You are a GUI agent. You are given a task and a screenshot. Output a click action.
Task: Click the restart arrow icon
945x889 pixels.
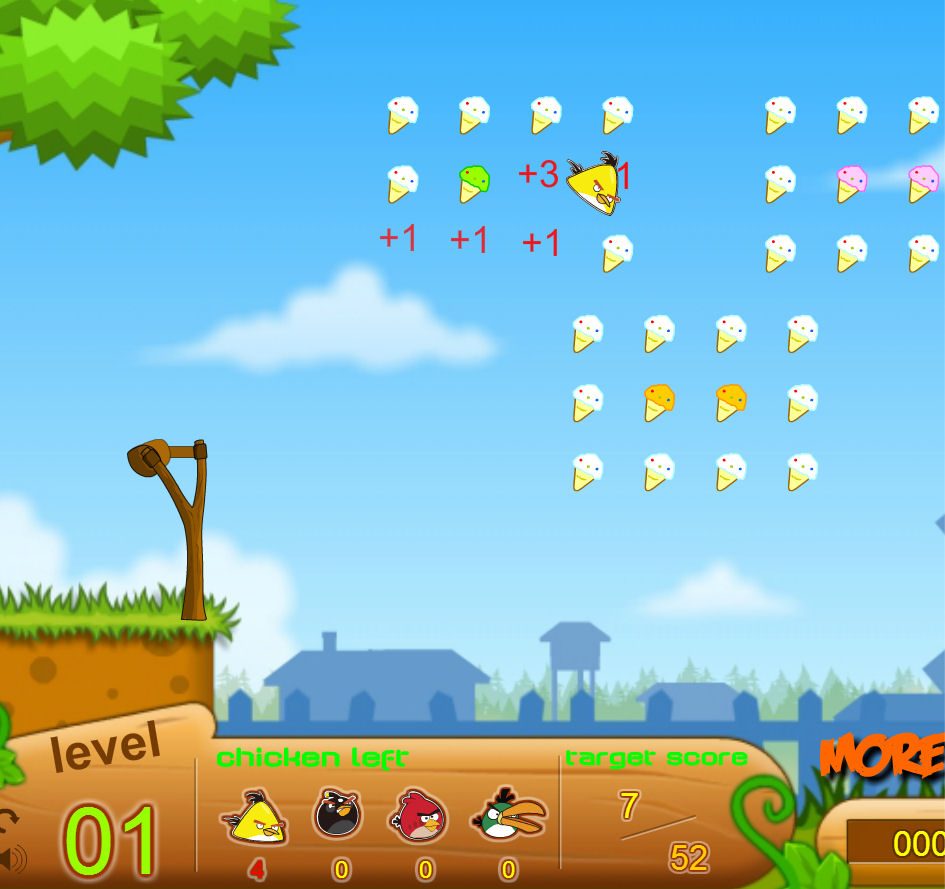pos(9,820)
